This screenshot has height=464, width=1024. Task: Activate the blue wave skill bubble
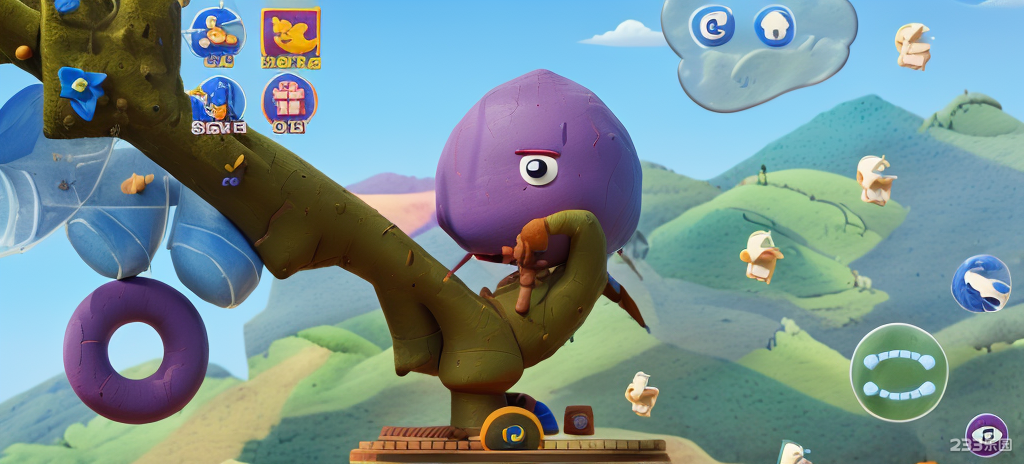click(980, 284)
